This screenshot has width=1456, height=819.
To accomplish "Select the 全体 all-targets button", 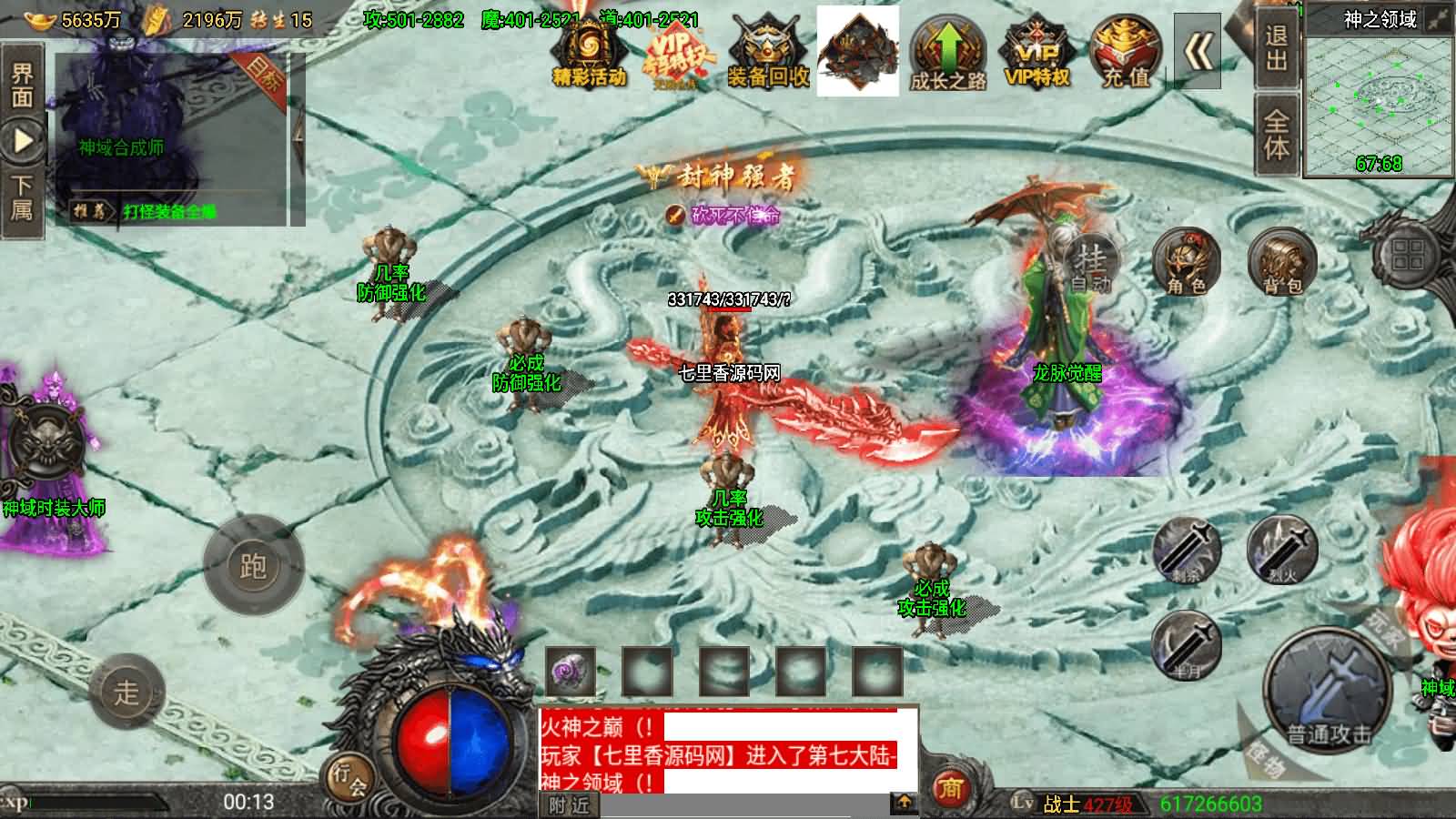I will pyautogui.click(x=1277, y=134).
